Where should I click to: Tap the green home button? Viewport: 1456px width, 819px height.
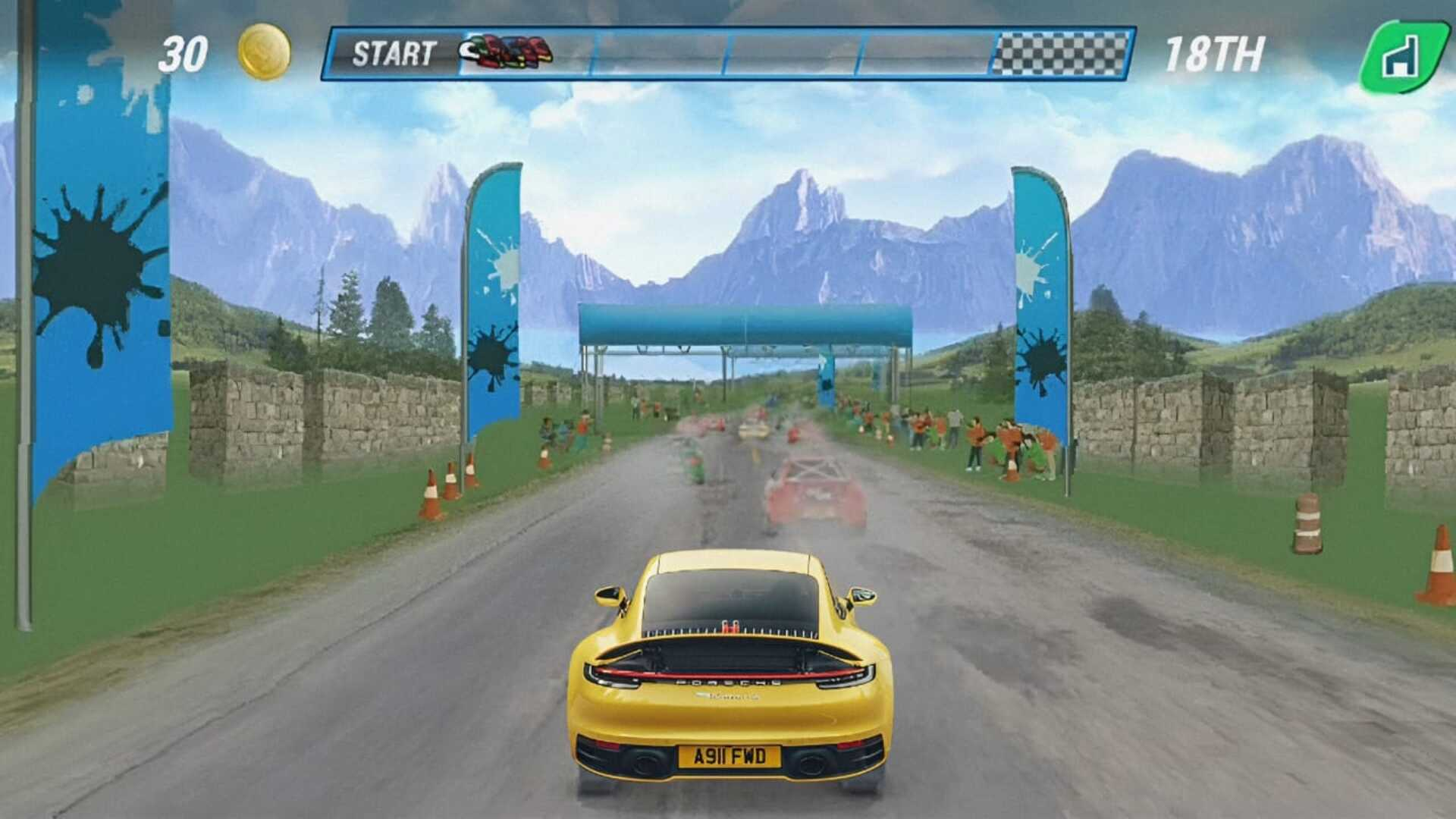click(x=1404, y=55)
